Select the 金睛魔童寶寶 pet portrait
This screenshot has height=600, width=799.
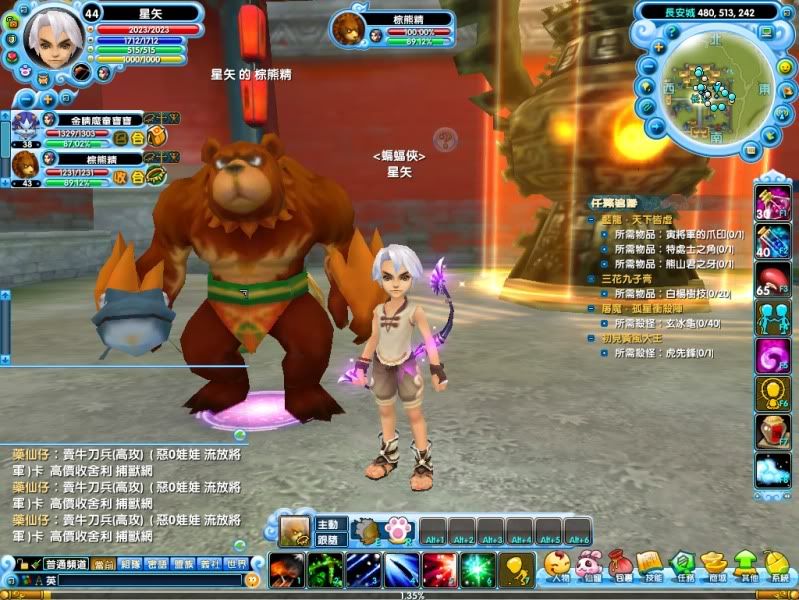tap(25, 125)
